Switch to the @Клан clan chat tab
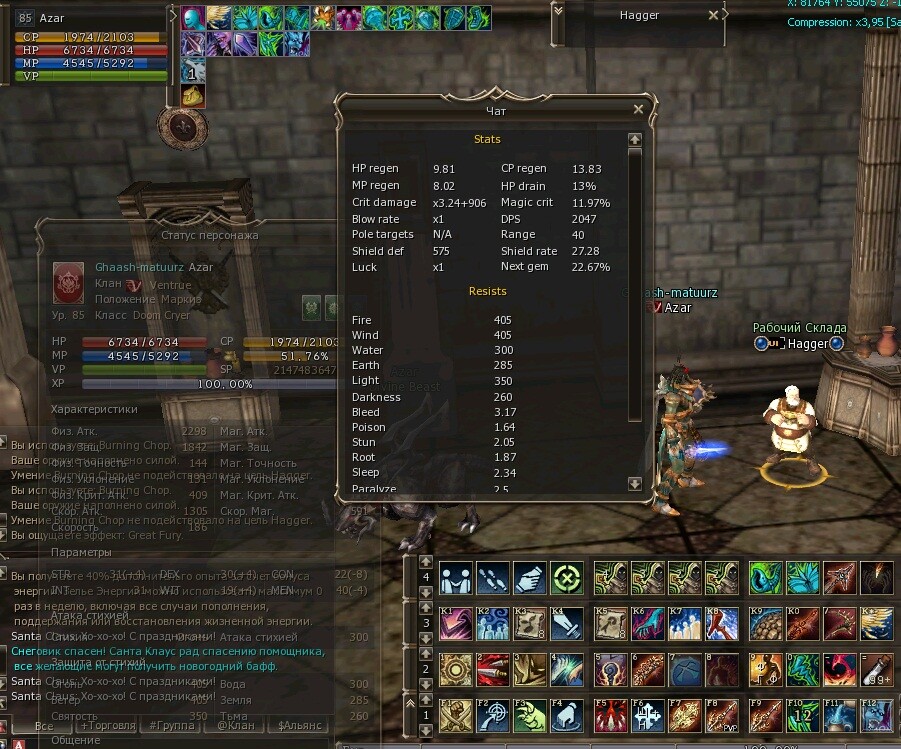The height and width of the screenshot is (749, 901). point(236,726)
